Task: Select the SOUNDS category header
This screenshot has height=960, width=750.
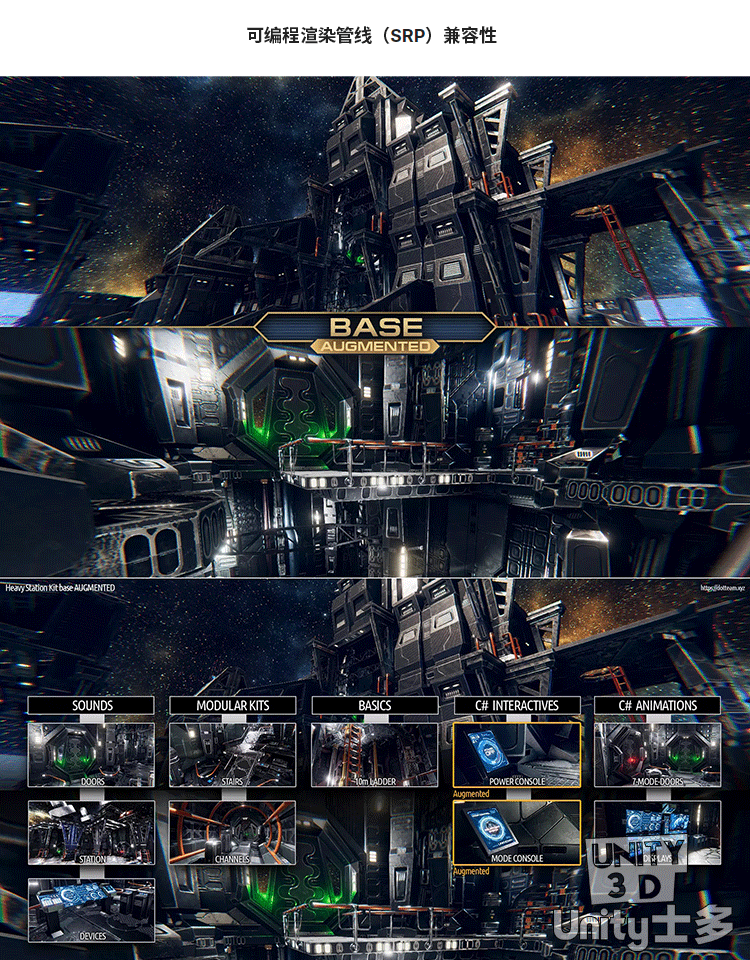Action: 91,705
